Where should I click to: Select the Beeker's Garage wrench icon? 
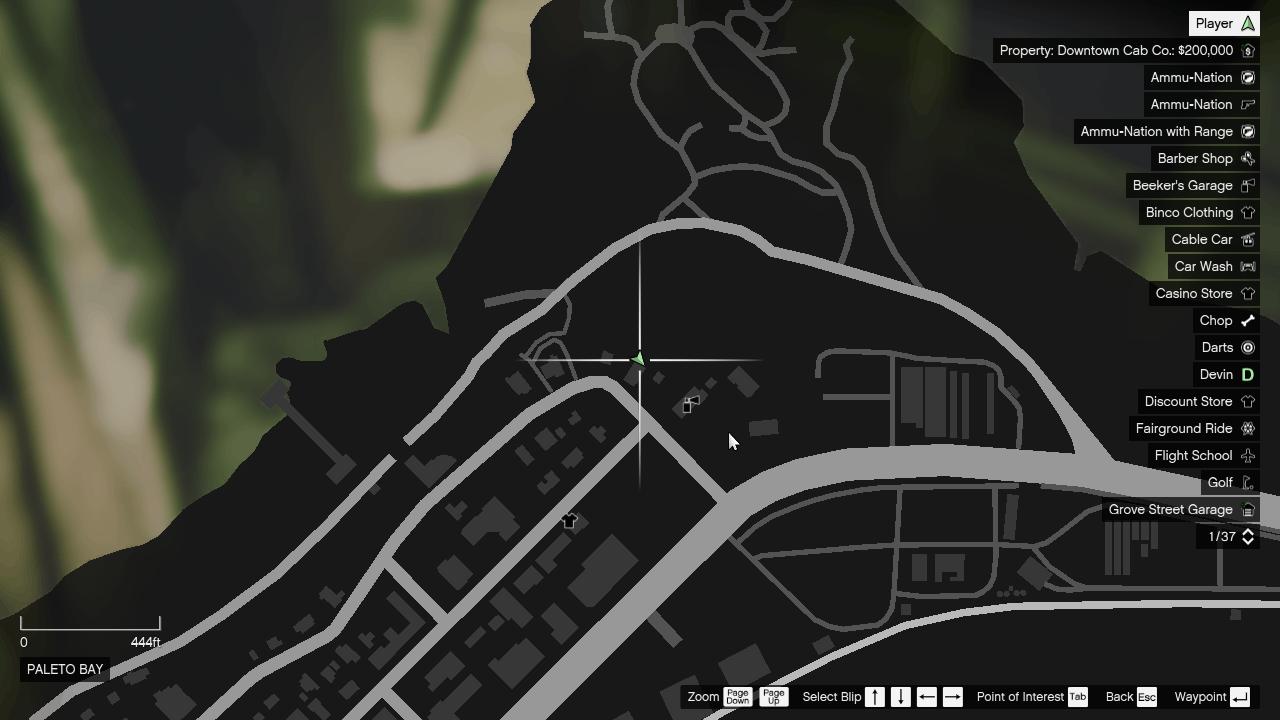point(1247,185)
